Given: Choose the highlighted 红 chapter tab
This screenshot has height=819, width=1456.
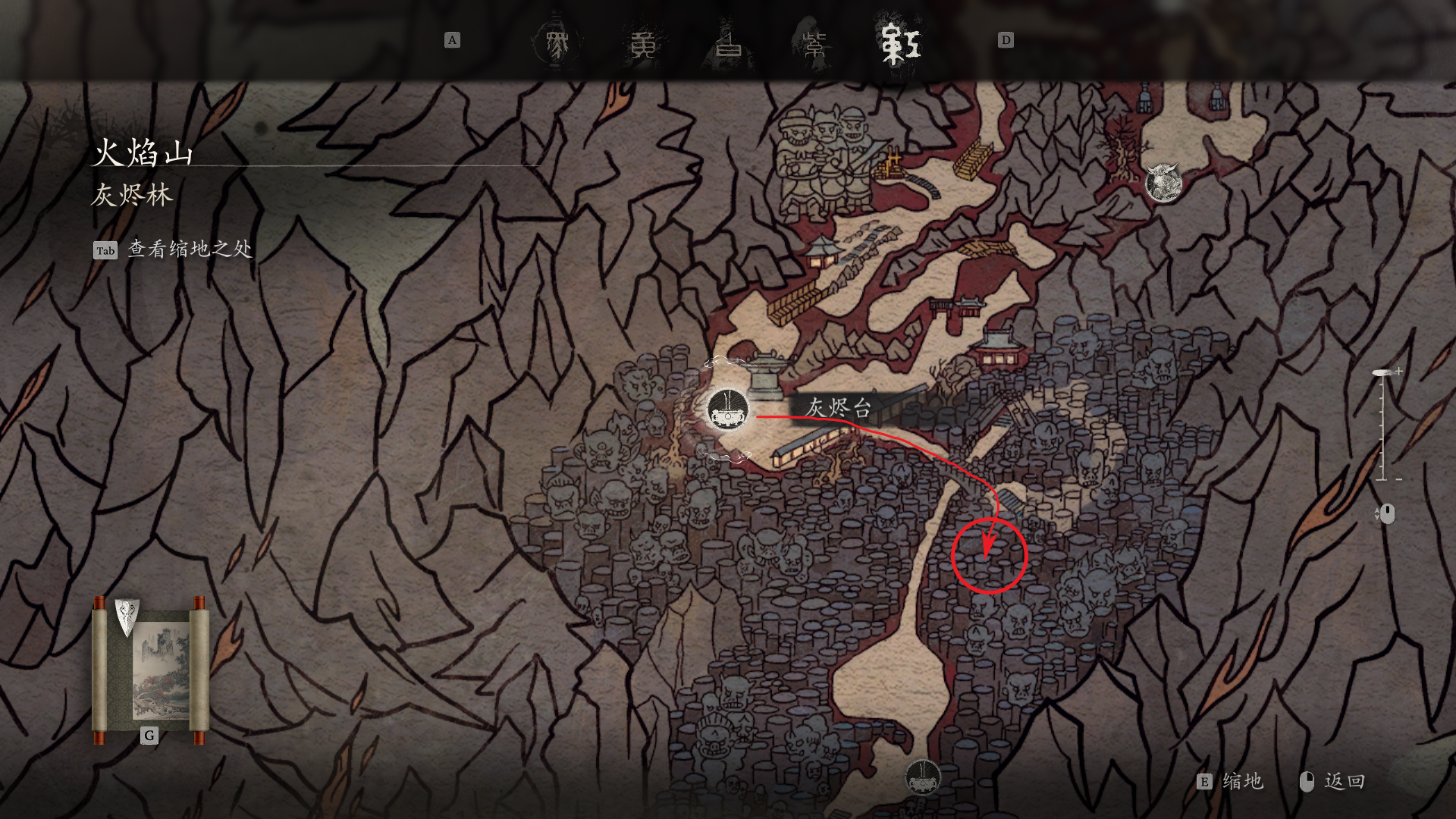Looking at the screenshot, I should (x=899, y=43).
